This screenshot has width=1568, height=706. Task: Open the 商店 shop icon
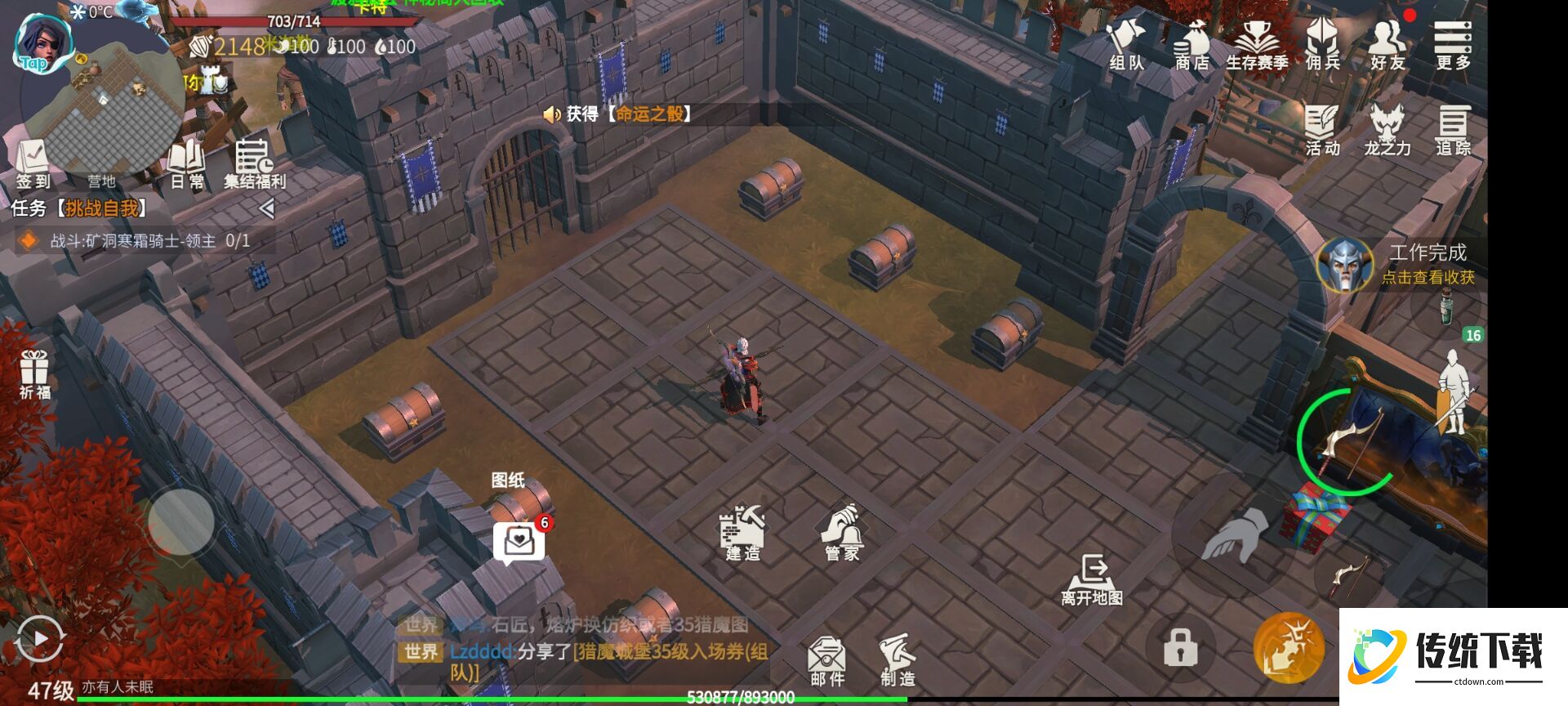[1192, 45]
